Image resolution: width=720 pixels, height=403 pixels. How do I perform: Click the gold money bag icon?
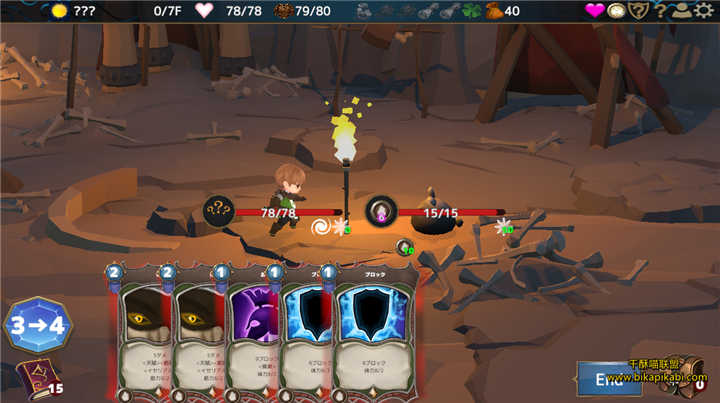(x=493, y=11)
